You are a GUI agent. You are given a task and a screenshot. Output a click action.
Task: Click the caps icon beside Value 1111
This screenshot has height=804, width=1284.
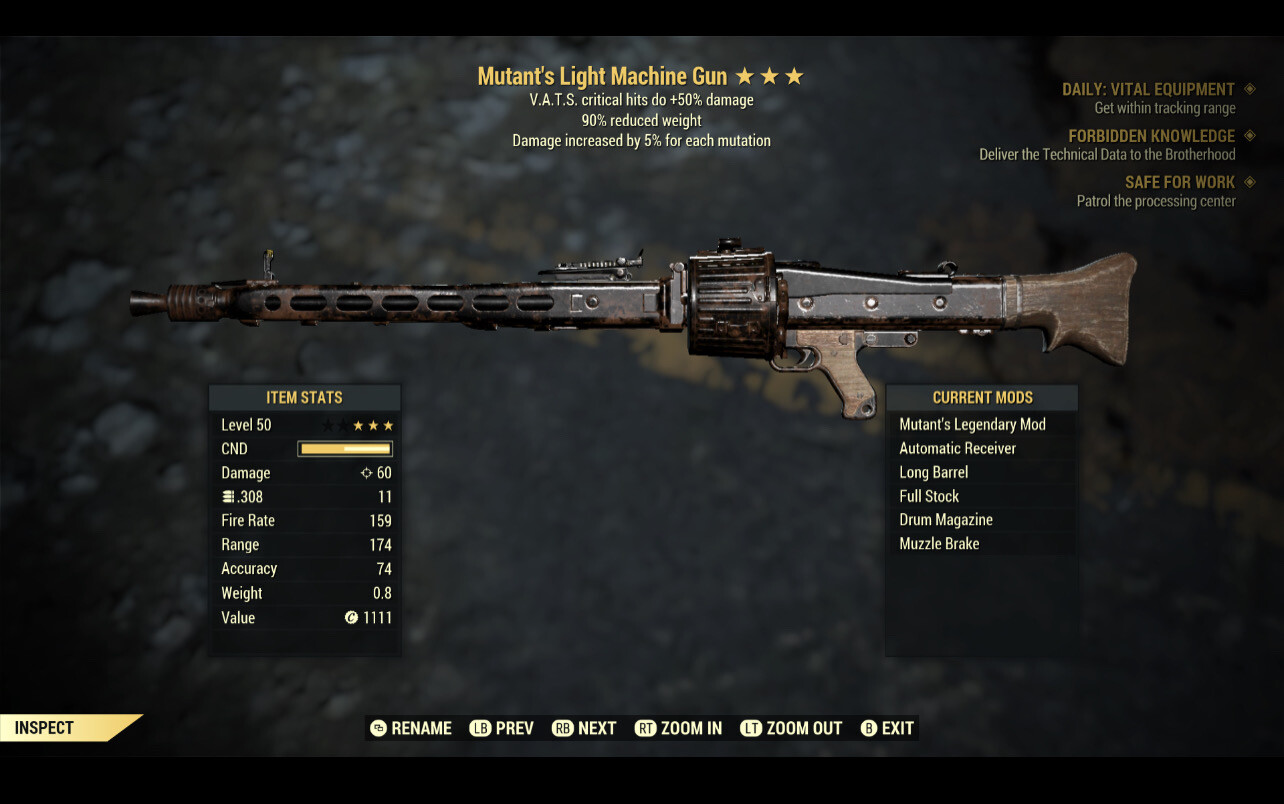(x=349, y=617)
